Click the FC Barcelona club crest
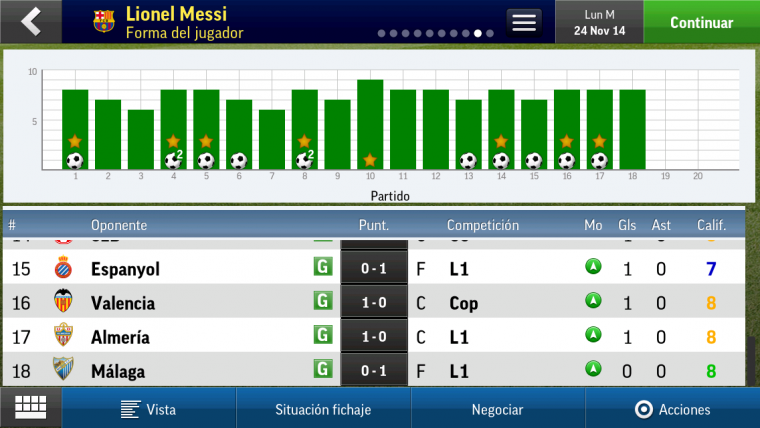The height and width of the screenshot is (428, 760). click(104, 21)
